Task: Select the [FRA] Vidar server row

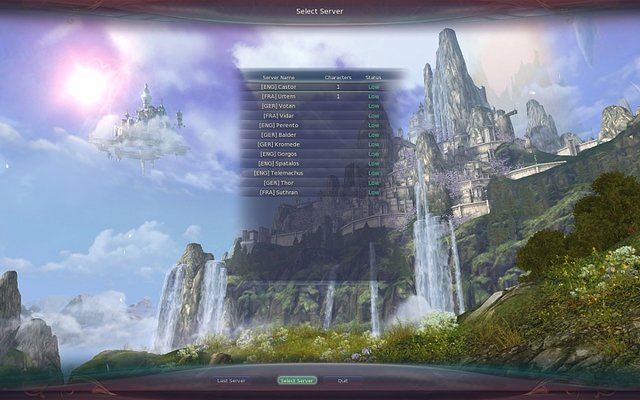Action: coord(279,115)
